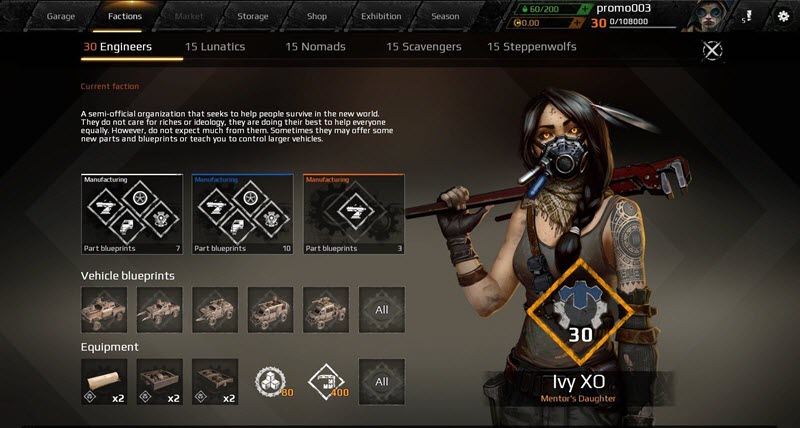Select the 80 scrap reward icon
800x428 pixels.
(271, 381)
